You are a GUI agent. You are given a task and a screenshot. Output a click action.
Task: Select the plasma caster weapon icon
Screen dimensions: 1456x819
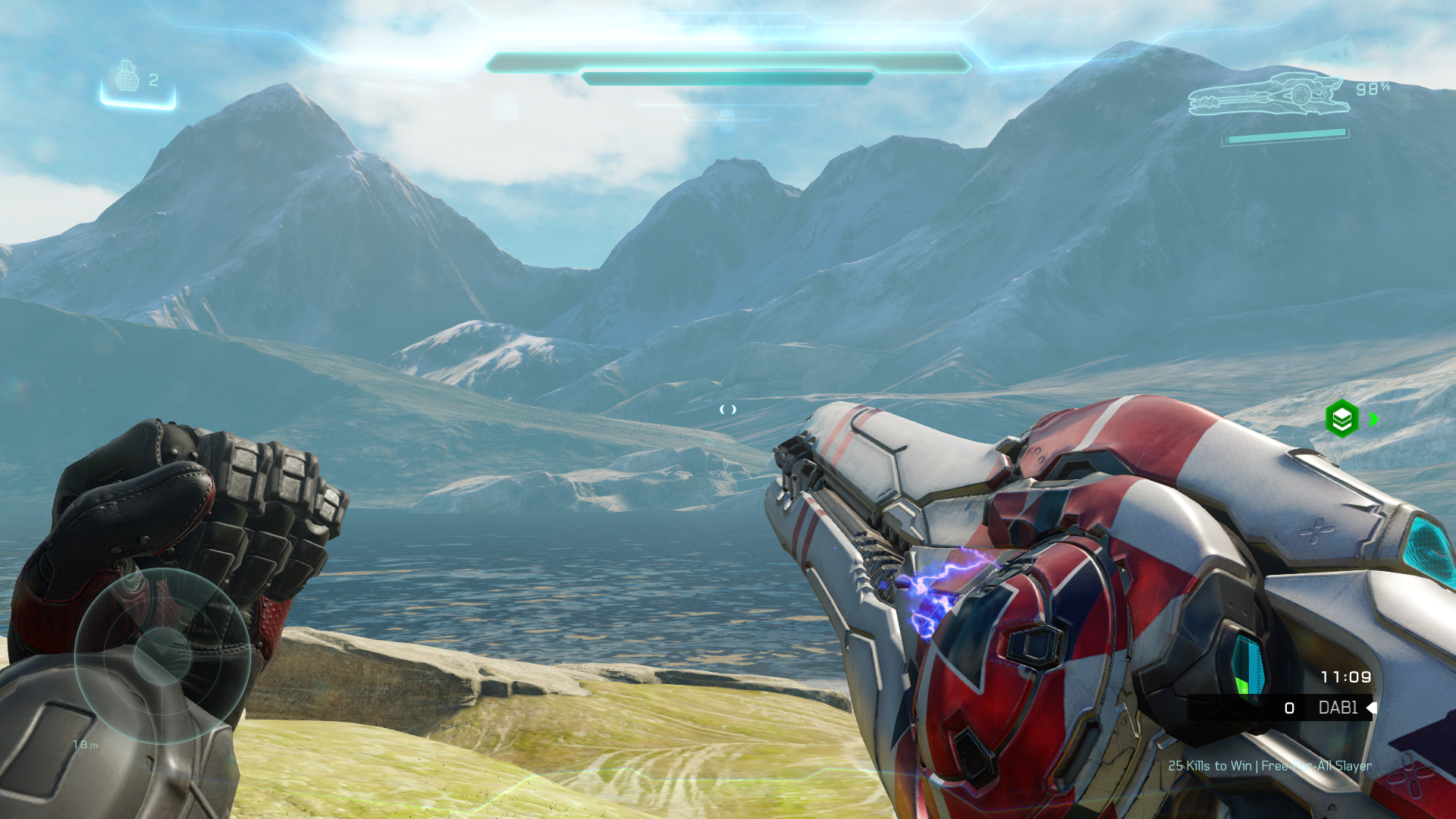pyautogui.click(x=1268, y=96)
